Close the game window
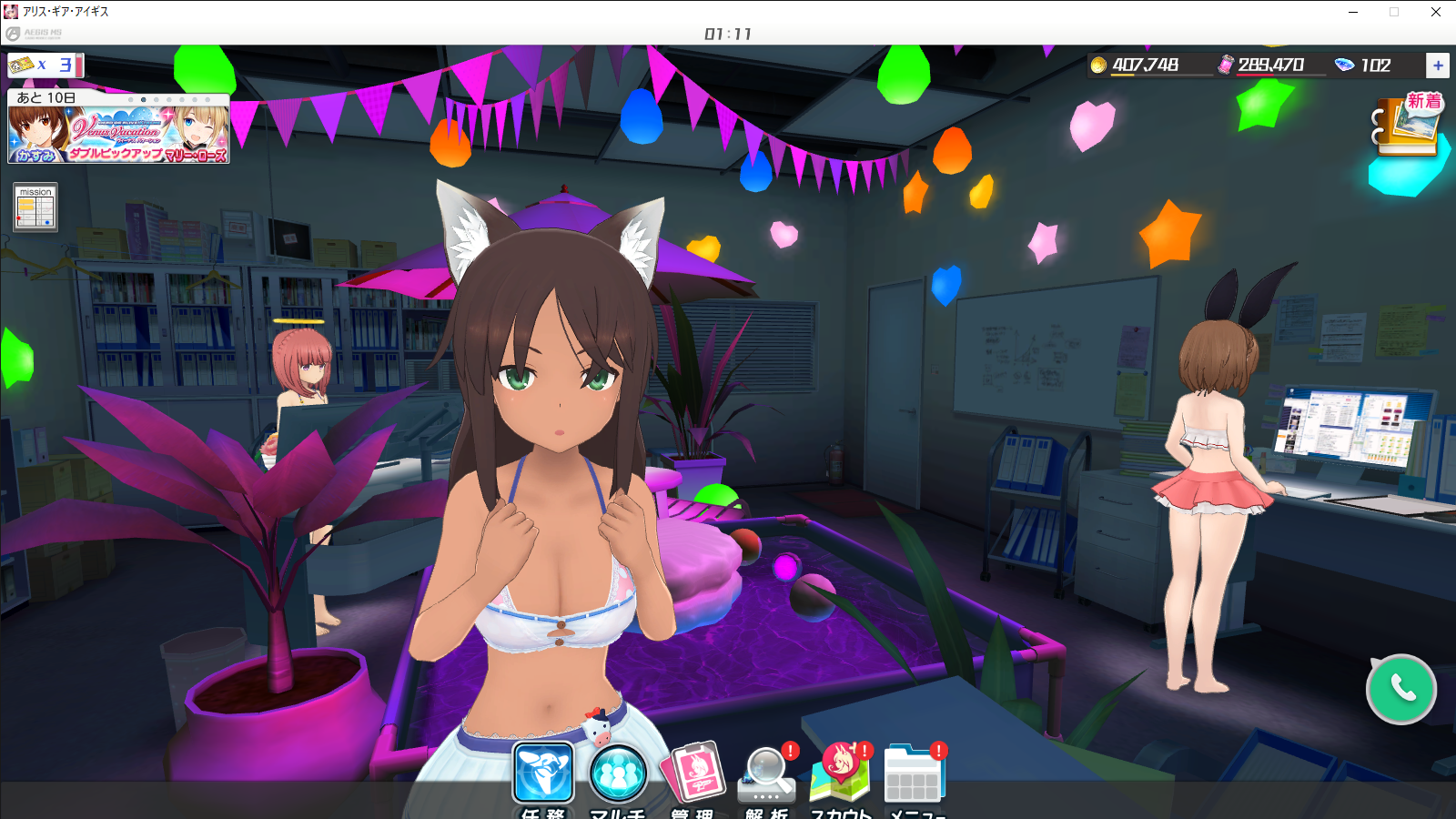Image resolution: width=1456 pixels, height=819 pixels. click(1436, 12)
